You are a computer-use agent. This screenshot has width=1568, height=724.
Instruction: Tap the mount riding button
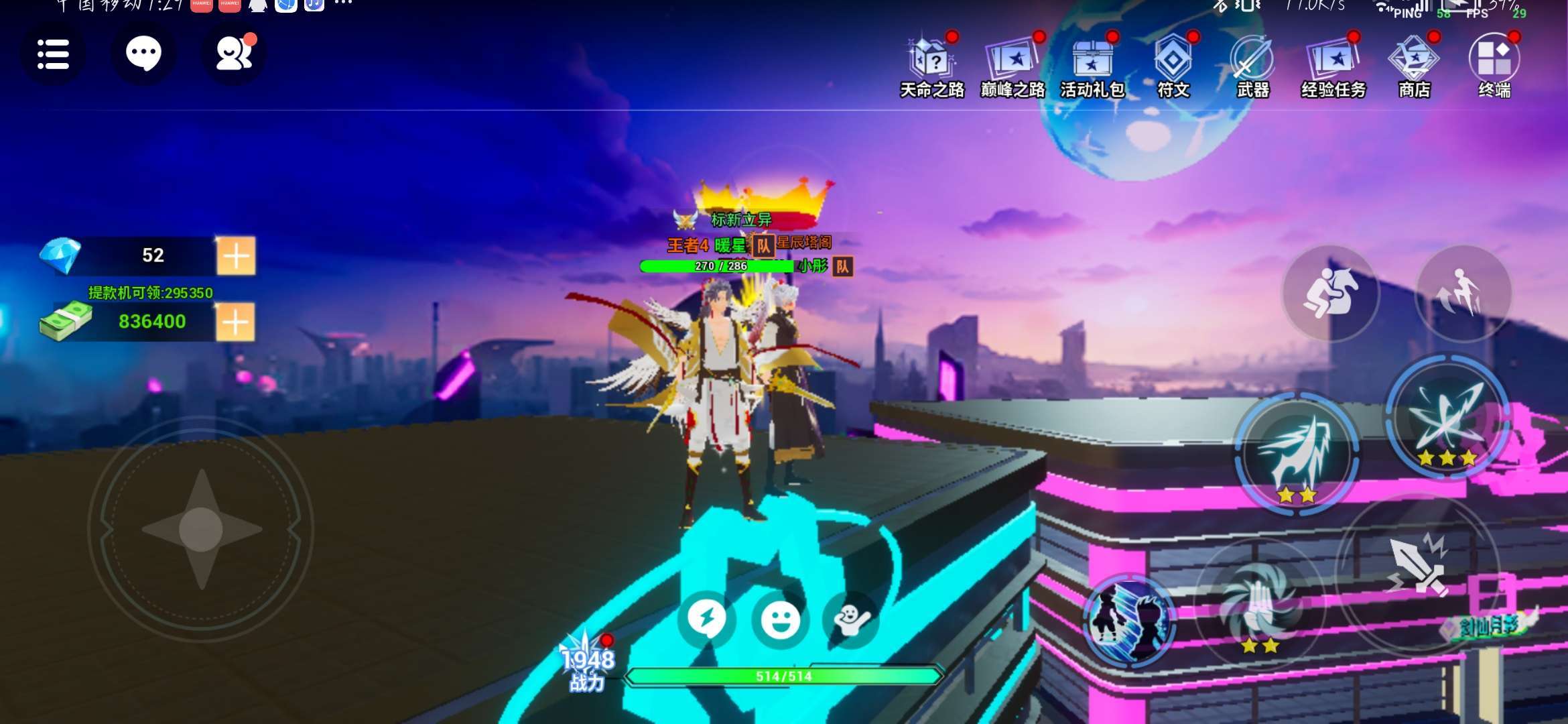(x=1330, y=294)
